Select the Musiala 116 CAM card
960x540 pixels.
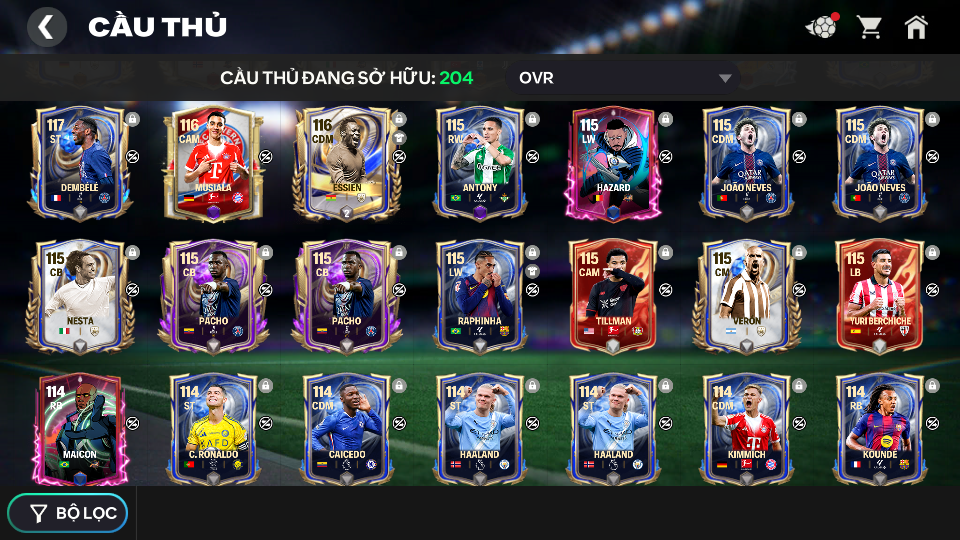click(213, 160)
